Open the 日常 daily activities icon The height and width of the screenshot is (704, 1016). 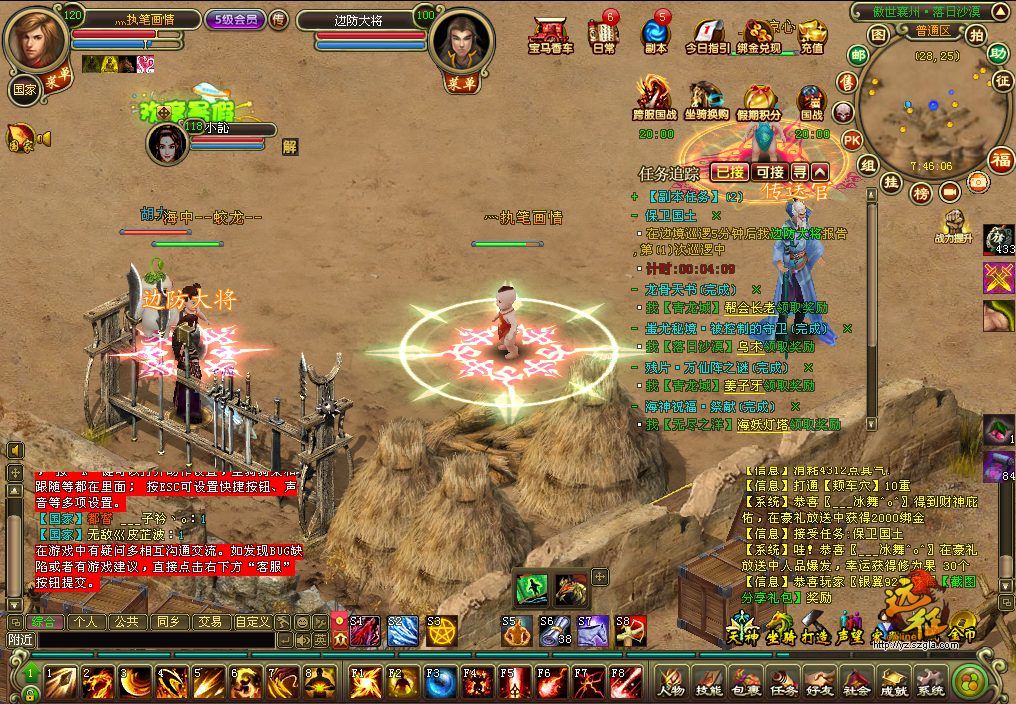[x=602, y=35]
